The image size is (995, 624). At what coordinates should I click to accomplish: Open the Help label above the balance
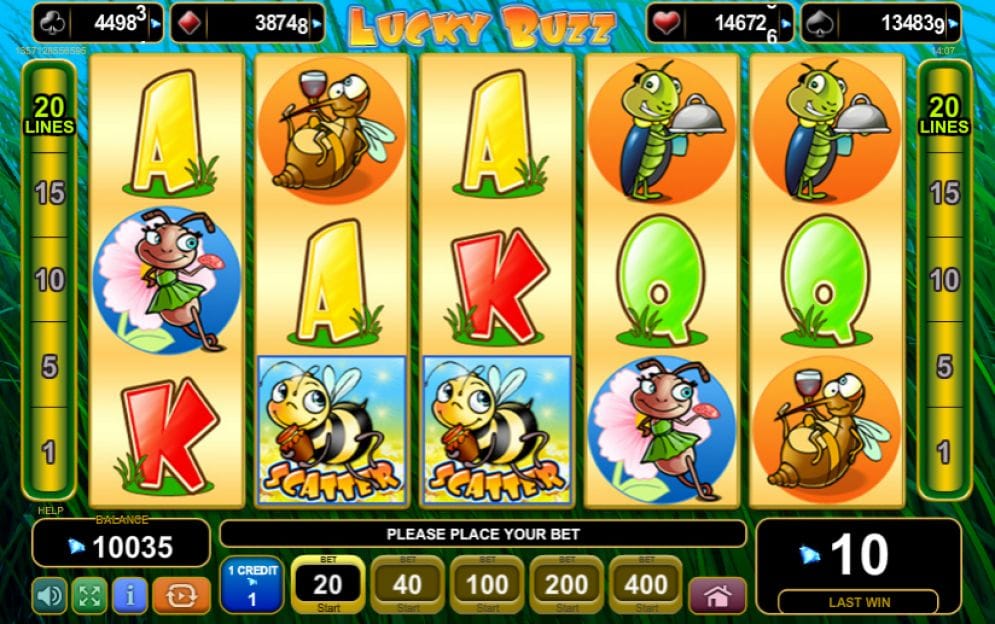(x=49, y=511)
